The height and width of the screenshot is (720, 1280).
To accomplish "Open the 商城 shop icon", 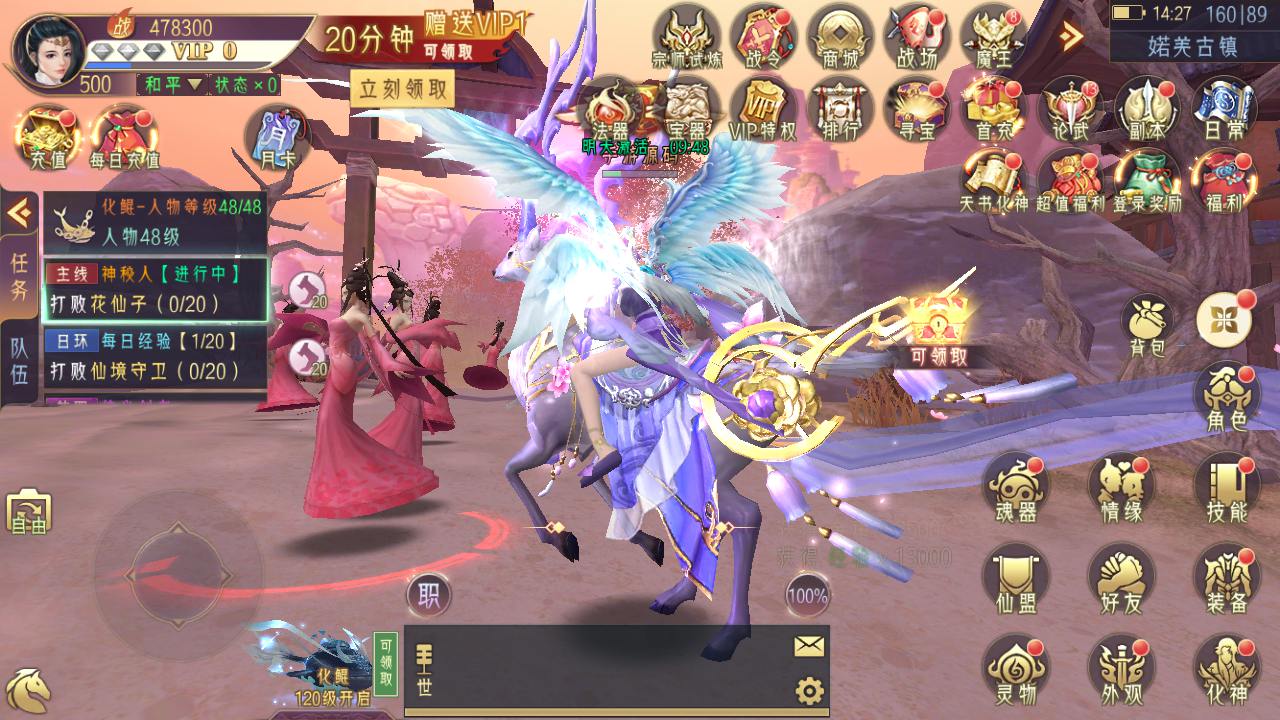I will tap(840, 37).
